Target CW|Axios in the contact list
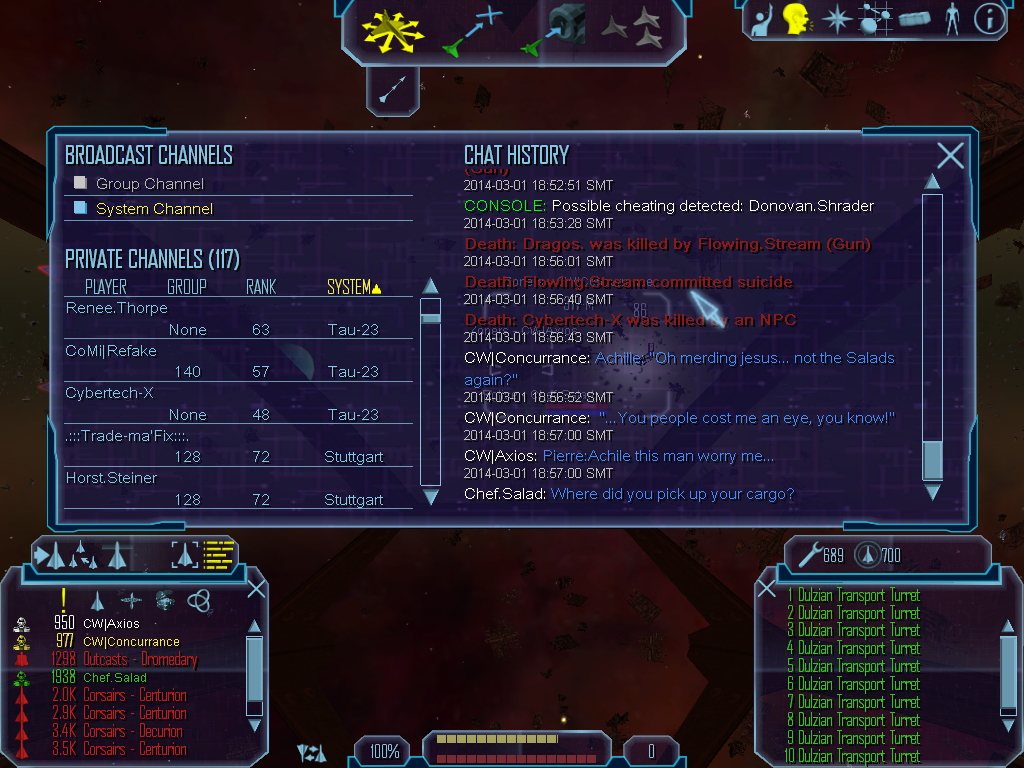Screen dimensions: 1024x768 coord(111,624)
